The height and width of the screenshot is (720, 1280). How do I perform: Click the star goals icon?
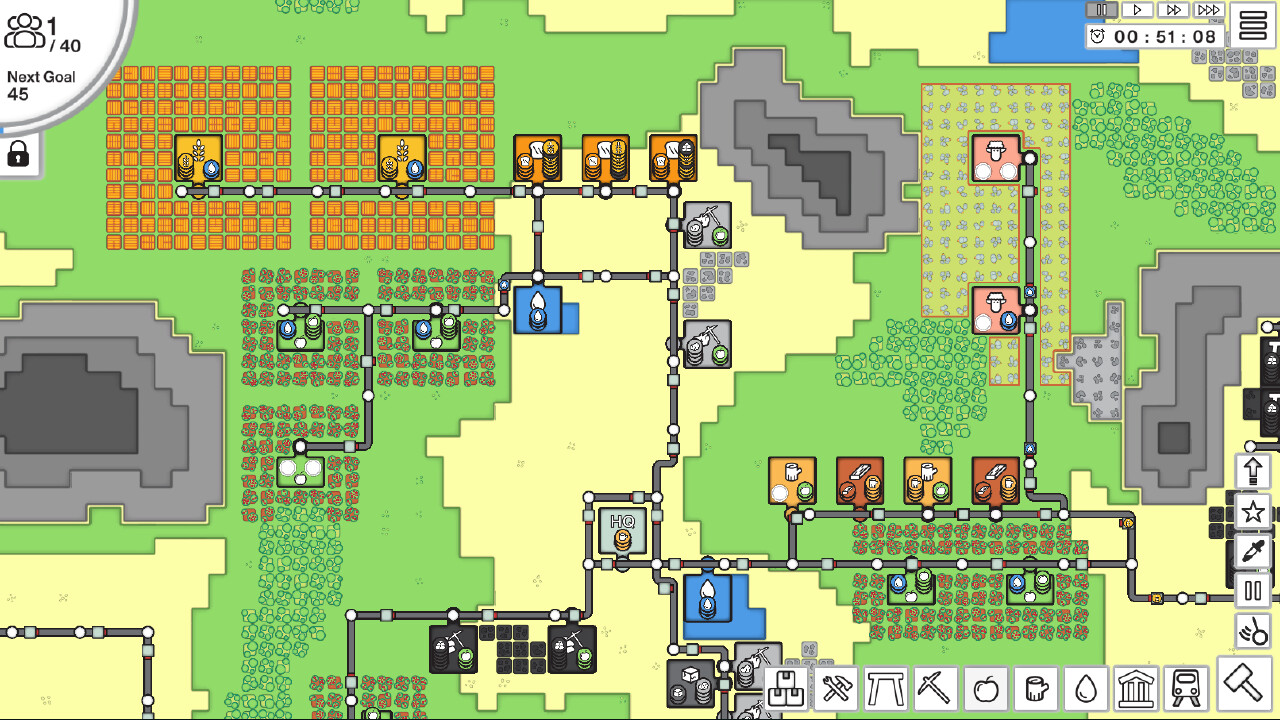point(1251,511)
